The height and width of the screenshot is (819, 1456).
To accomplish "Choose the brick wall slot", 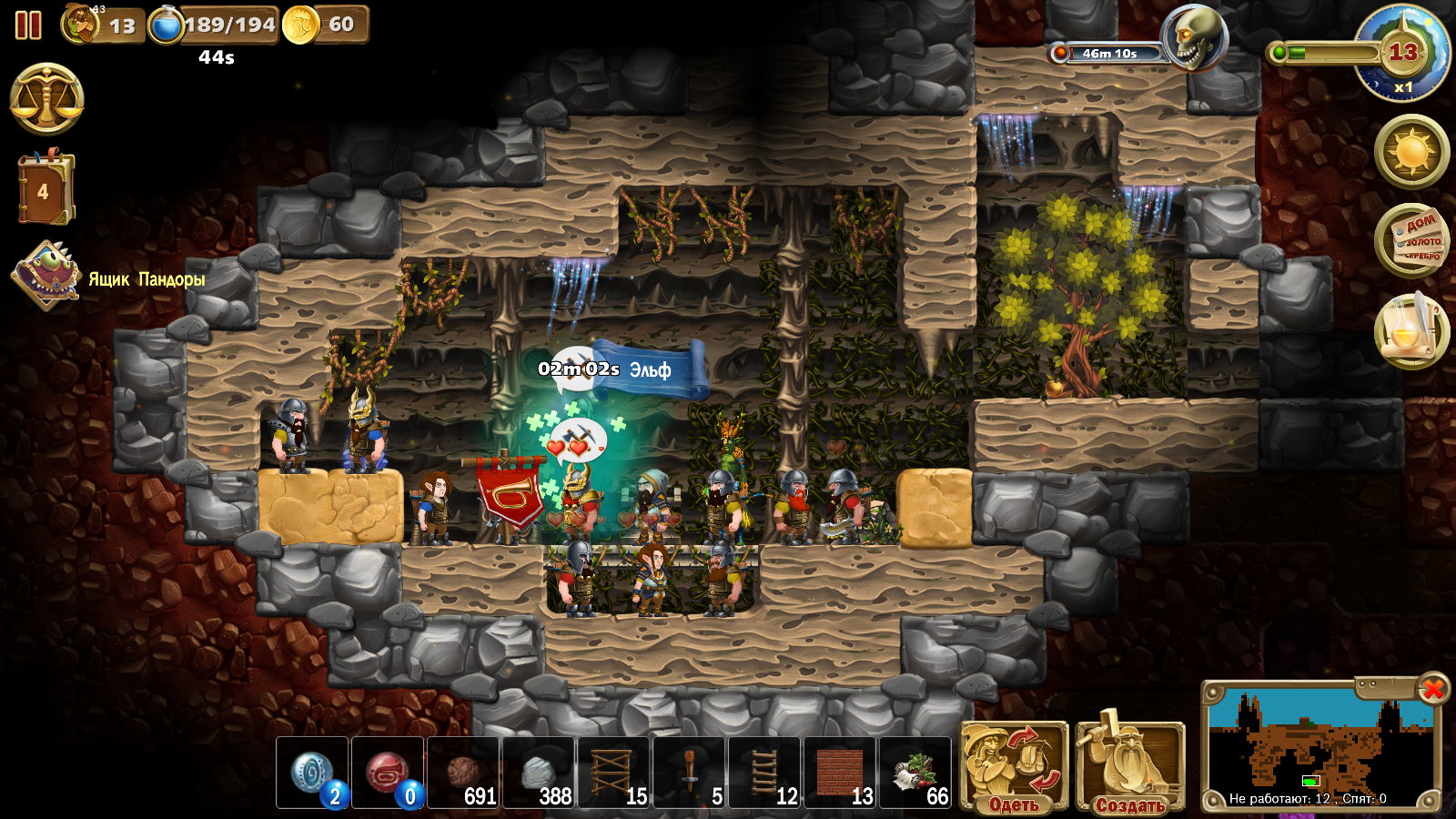I will click(x=841, y=773).
